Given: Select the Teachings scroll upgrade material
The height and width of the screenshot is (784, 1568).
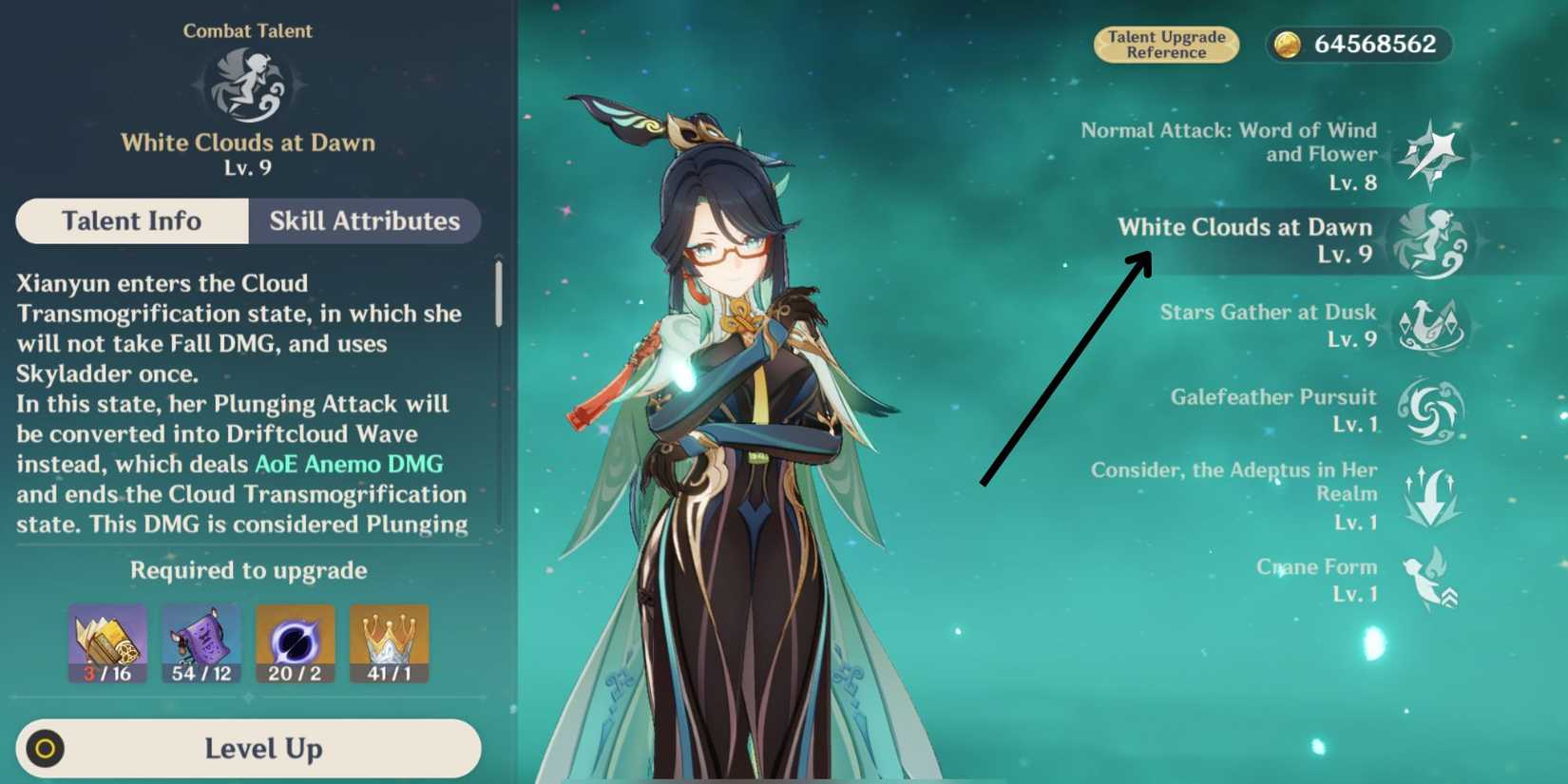Looking at the screenshot, I should 106,641.
